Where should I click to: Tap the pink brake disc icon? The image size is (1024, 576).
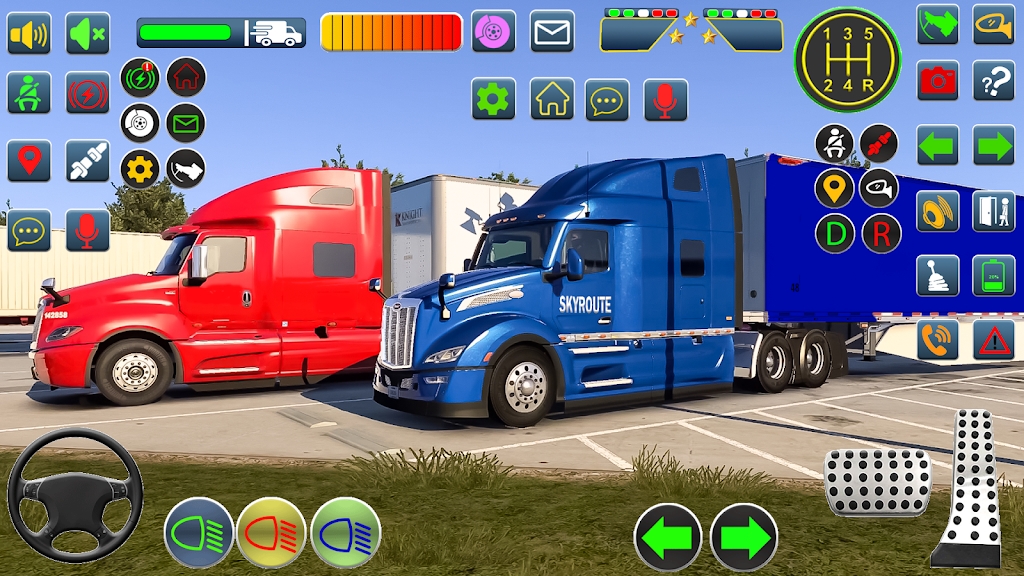point(494,31)
